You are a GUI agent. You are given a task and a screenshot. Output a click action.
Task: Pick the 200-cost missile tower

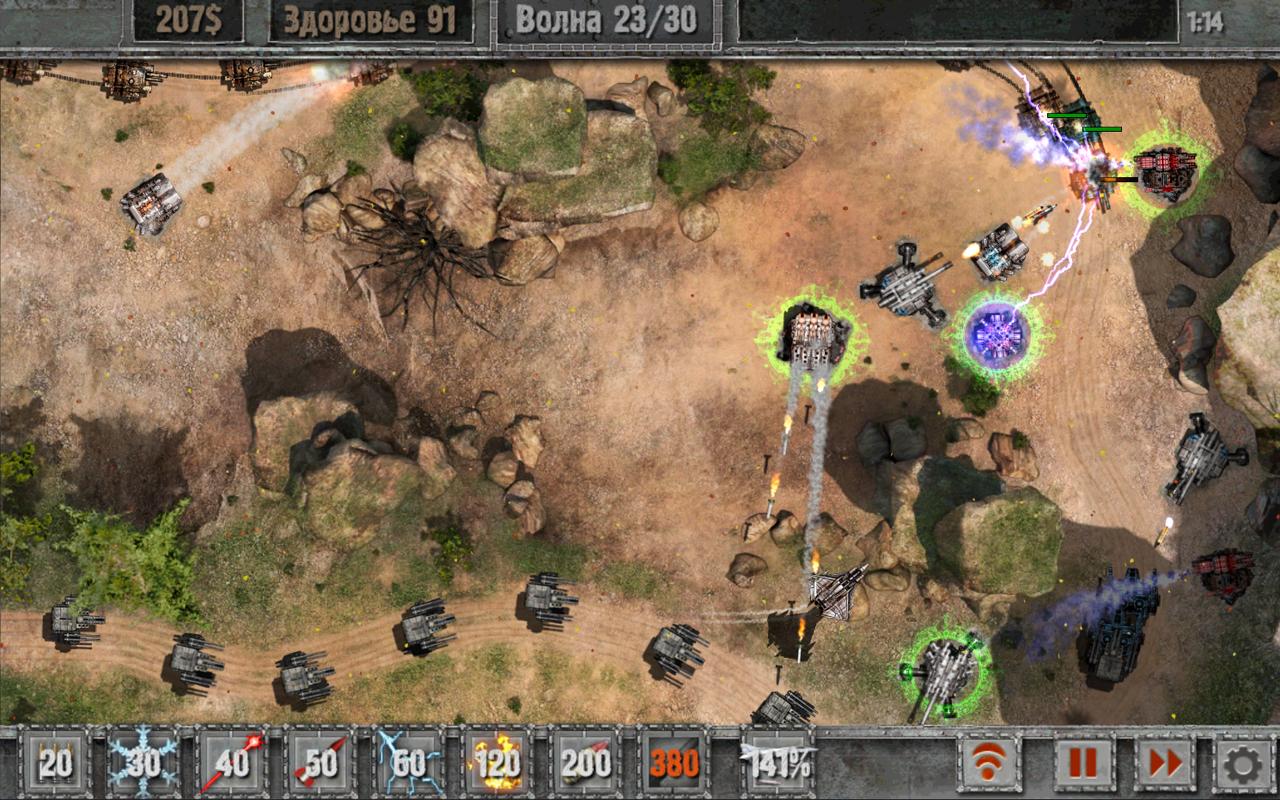click(x=586, y=764)
